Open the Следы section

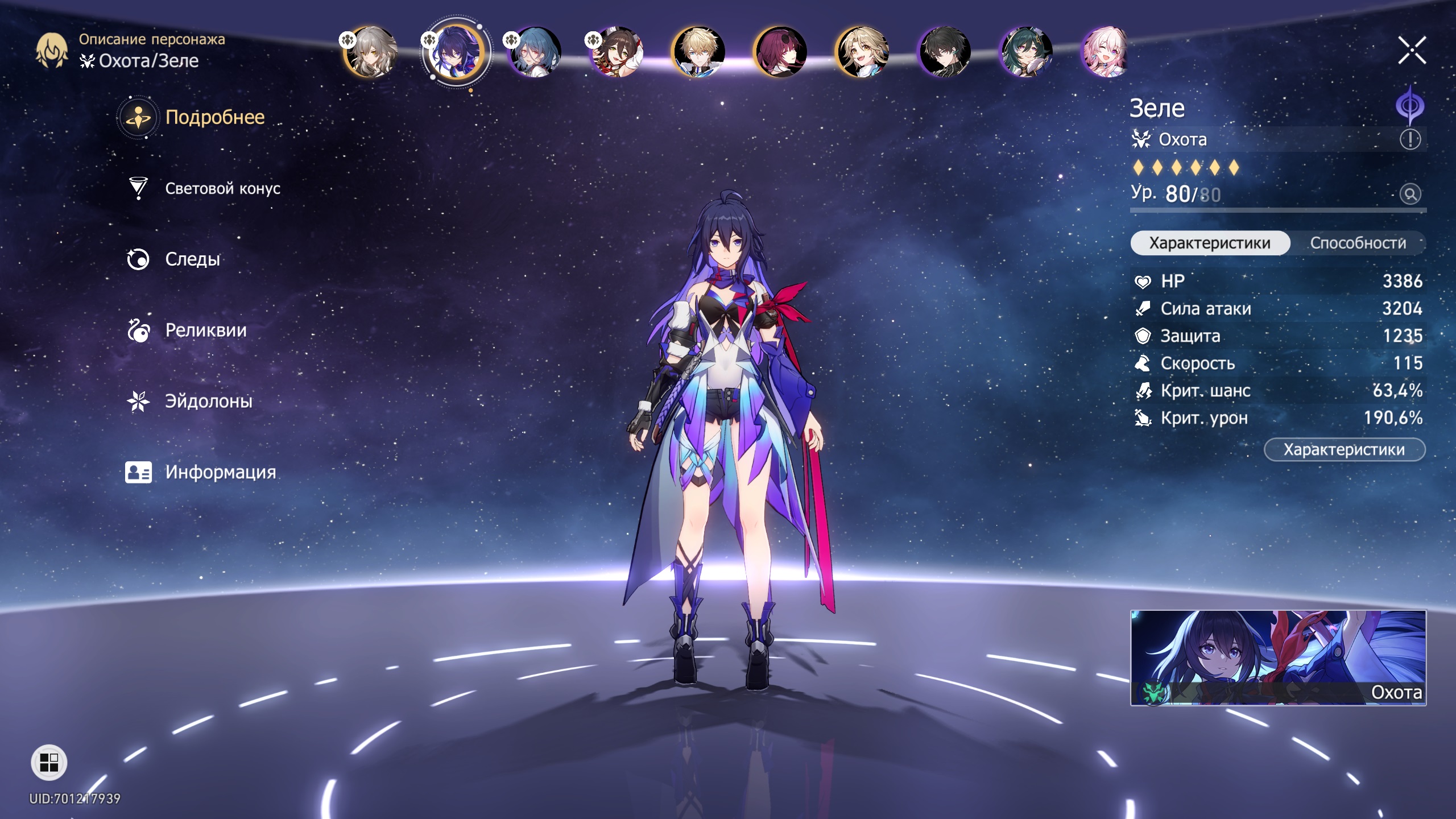[192, 259]
